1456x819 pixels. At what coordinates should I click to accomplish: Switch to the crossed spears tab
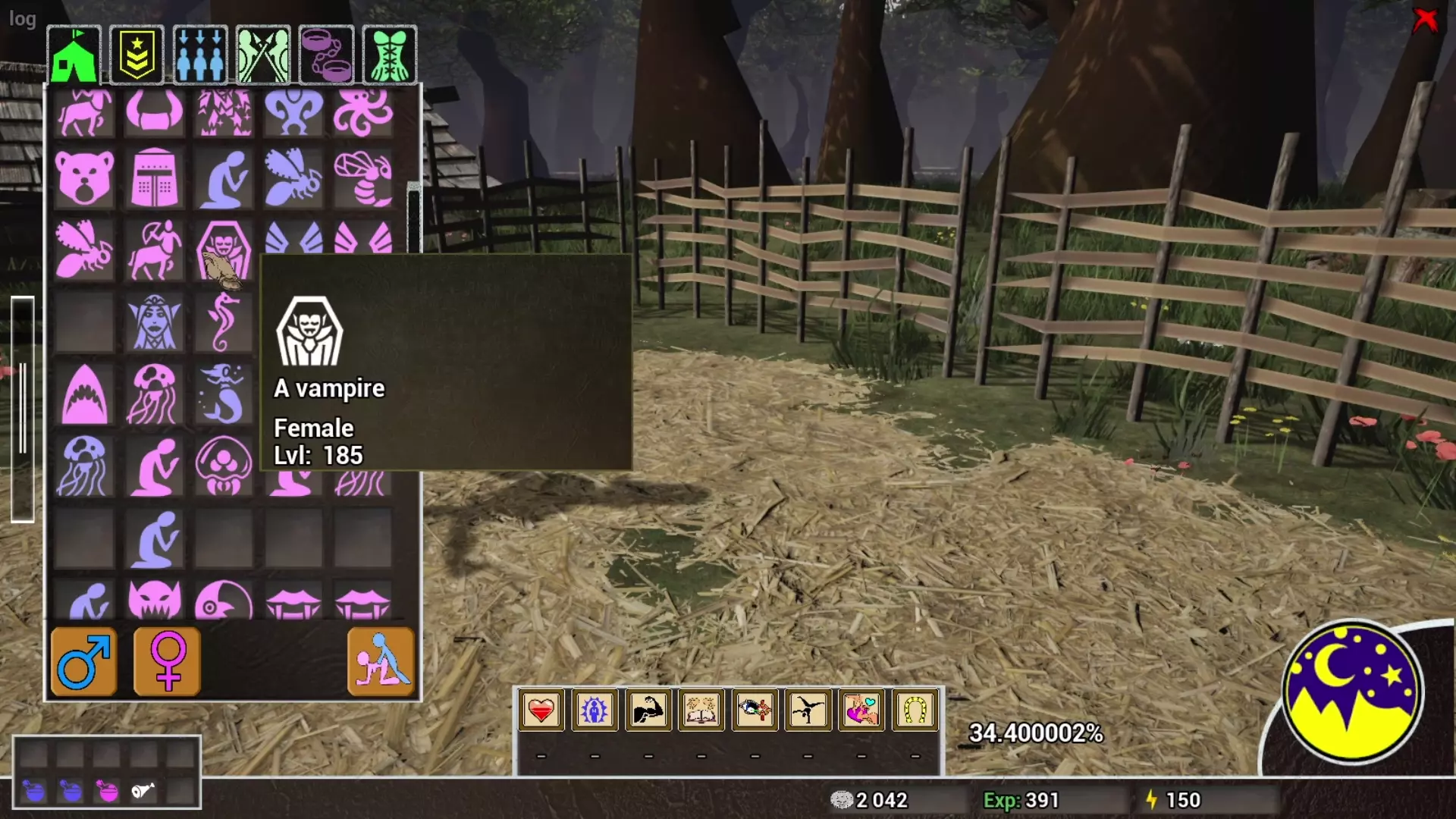[x=263, y=55]
